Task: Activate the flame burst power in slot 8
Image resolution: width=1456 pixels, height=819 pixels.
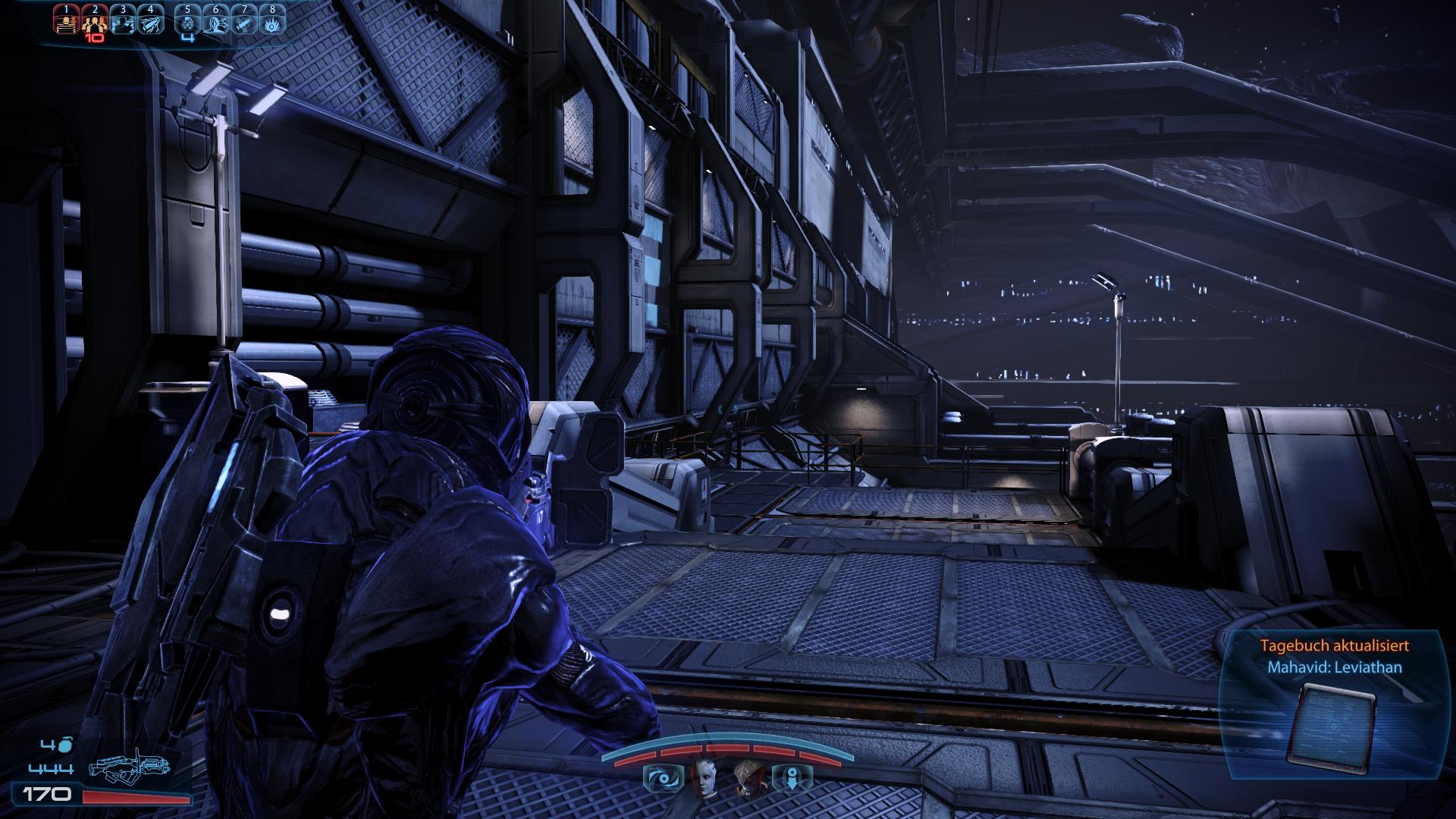Action: (272, 23)
